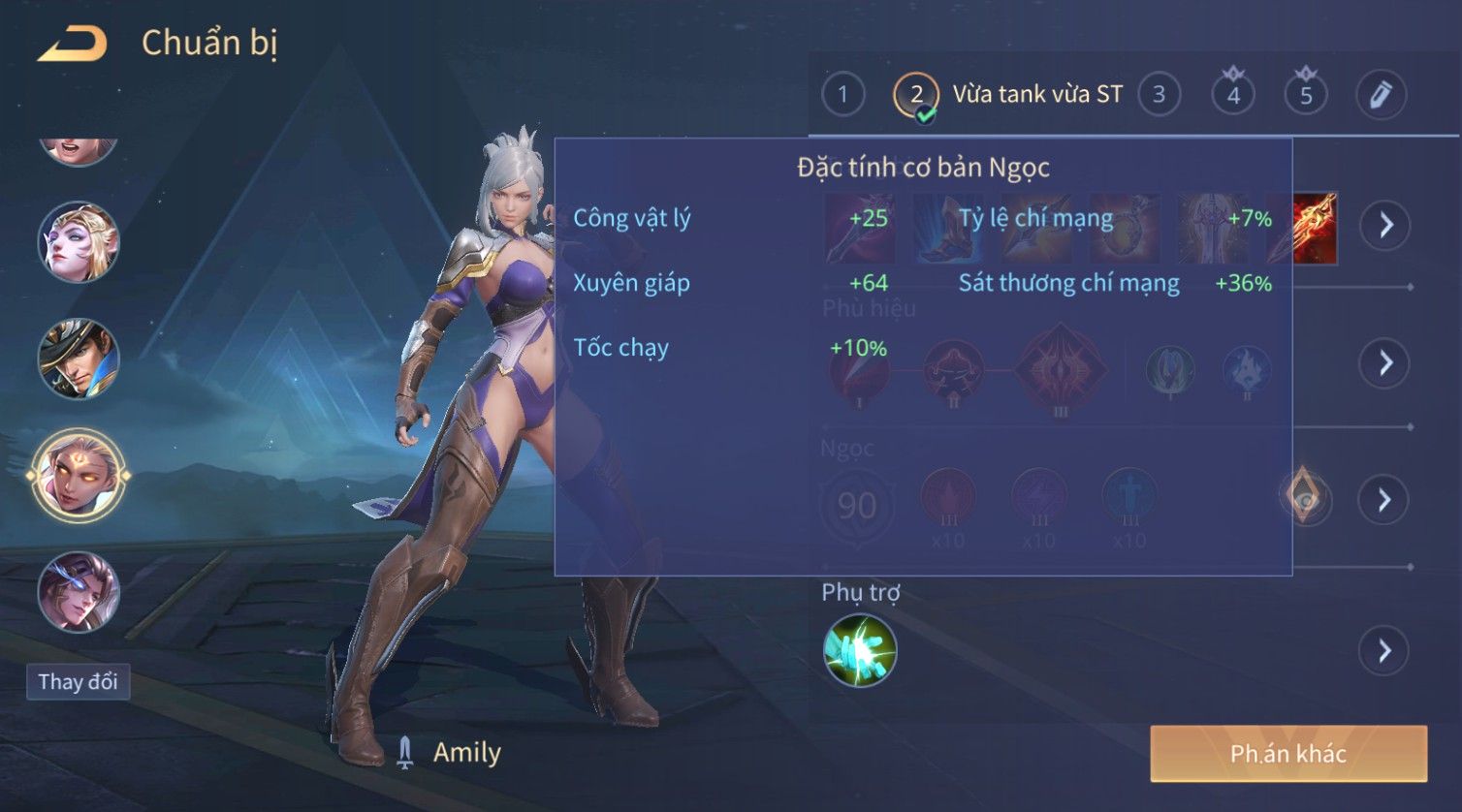Viewport: 1462px width, 812px height.
Task: Open loadout preset 5
Action: (1306, 95)
